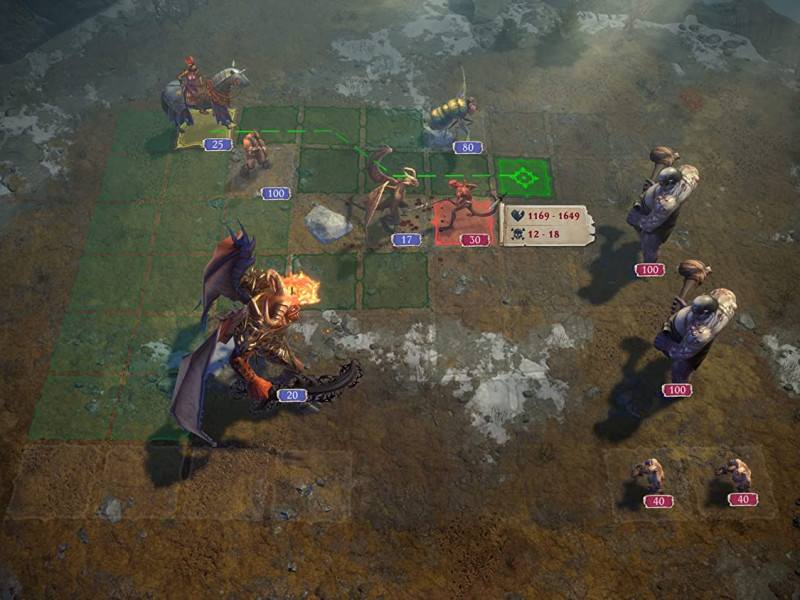Select the bright green crosshair destination tile

point(523,179)
